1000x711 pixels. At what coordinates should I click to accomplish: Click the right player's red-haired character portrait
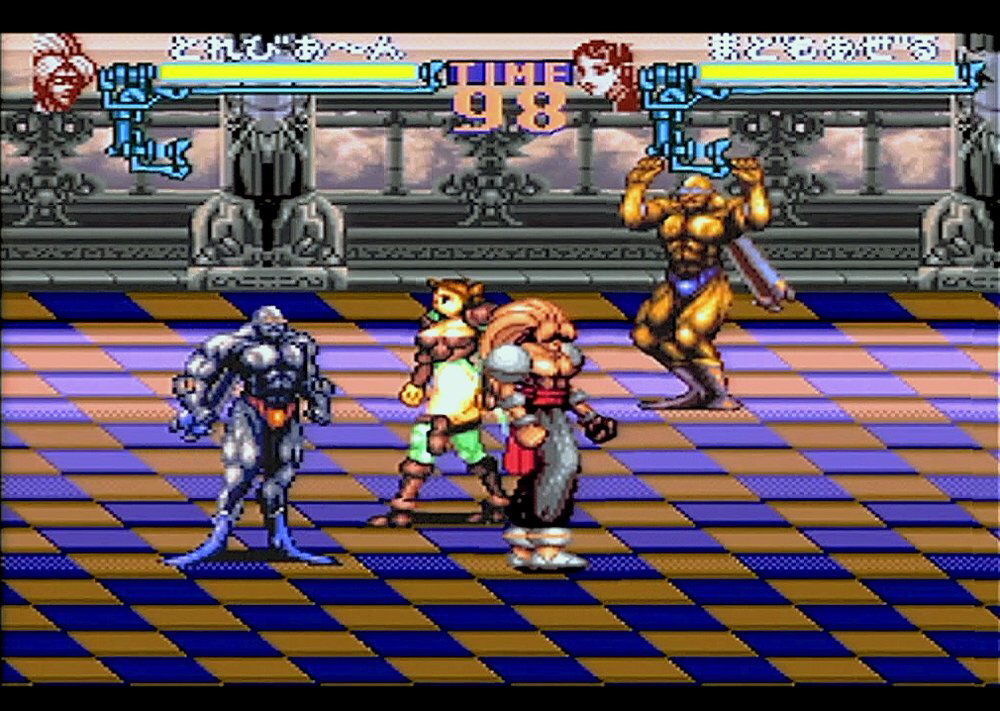pos(607,73)
